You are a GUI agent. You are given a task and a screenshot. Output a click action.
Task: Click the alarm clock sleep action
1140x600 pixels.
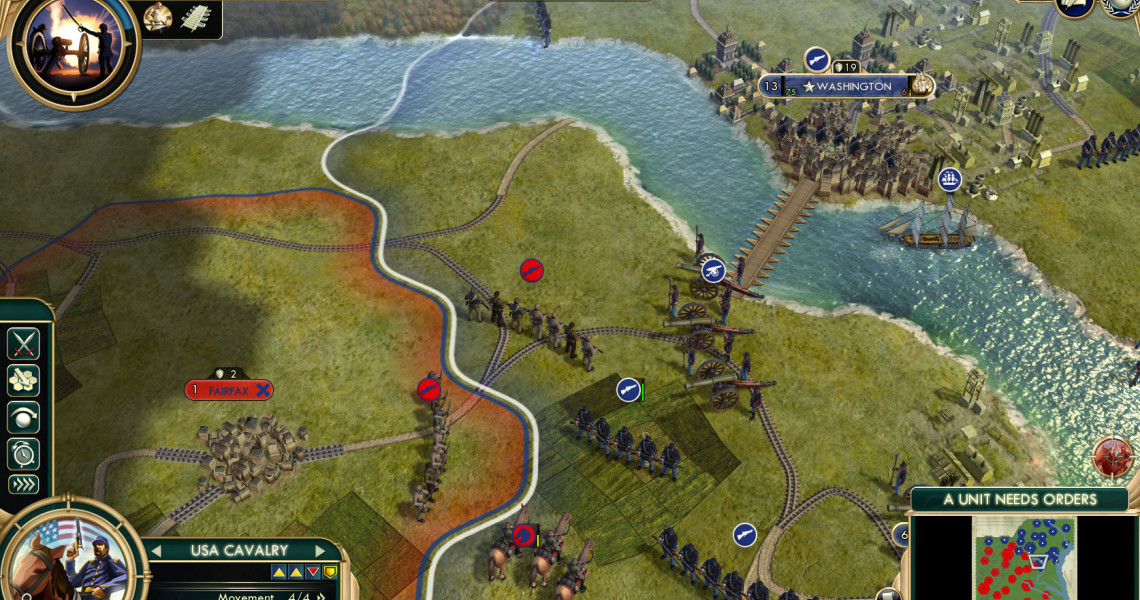pos(23,453)
